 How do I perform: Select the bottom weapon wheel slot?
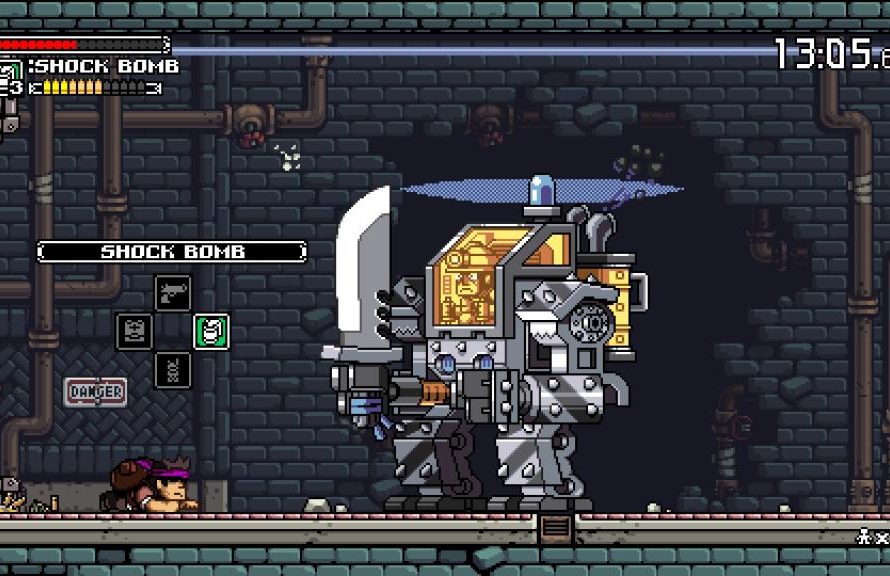(x=173, y=370)
